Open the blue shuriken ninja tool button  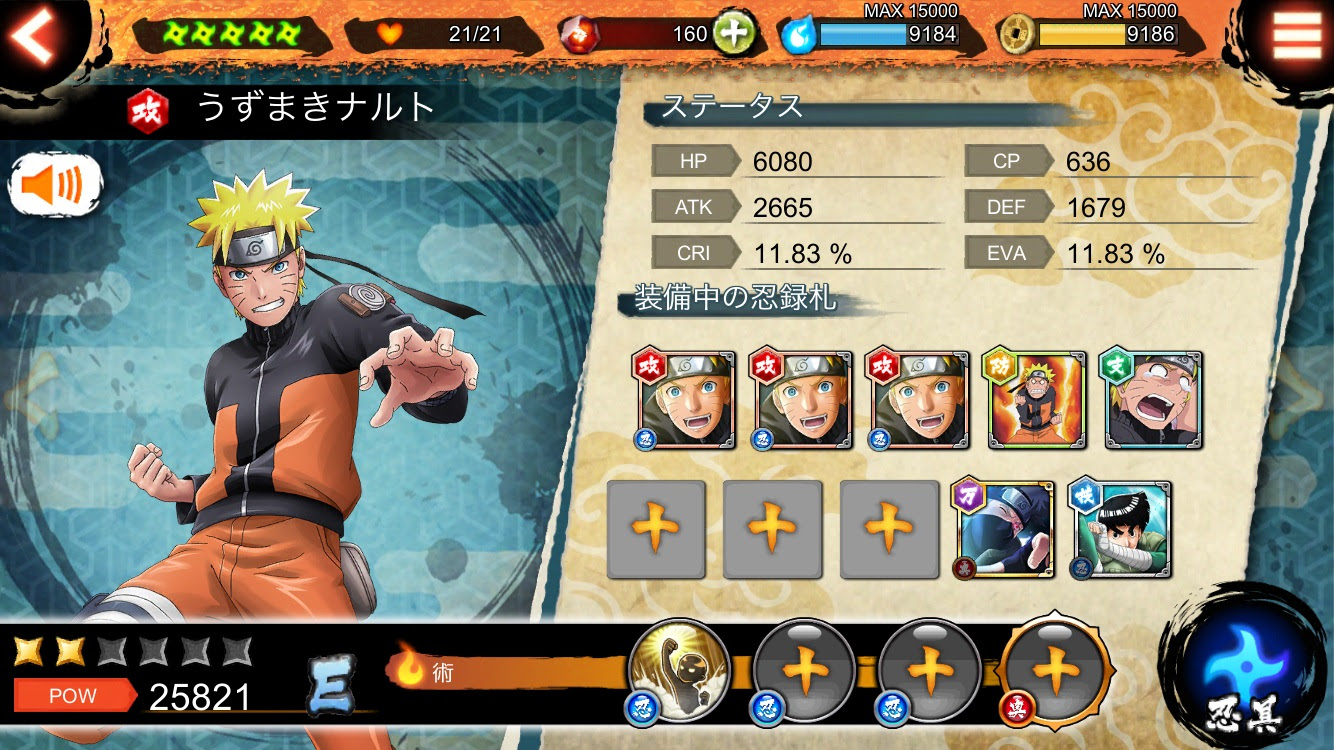click(1243, 665)
